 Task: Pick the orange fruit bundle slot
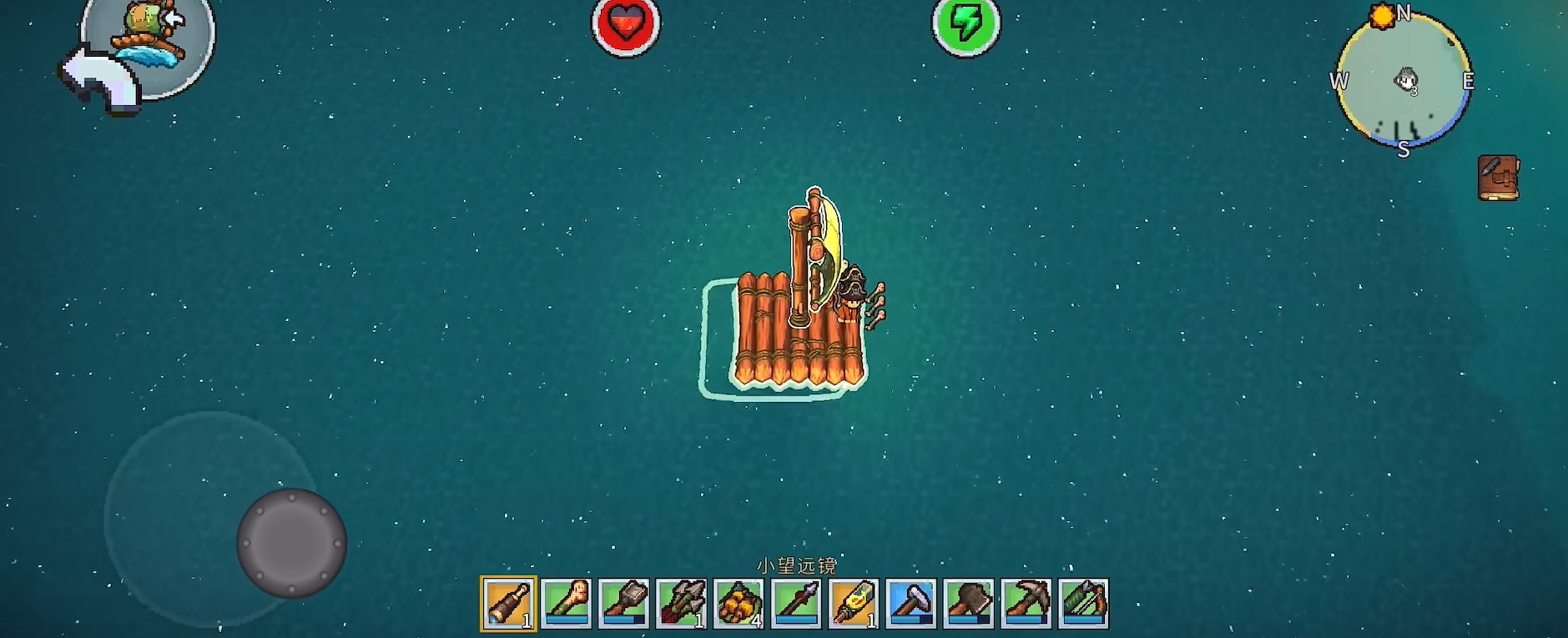tap(739, 603)
